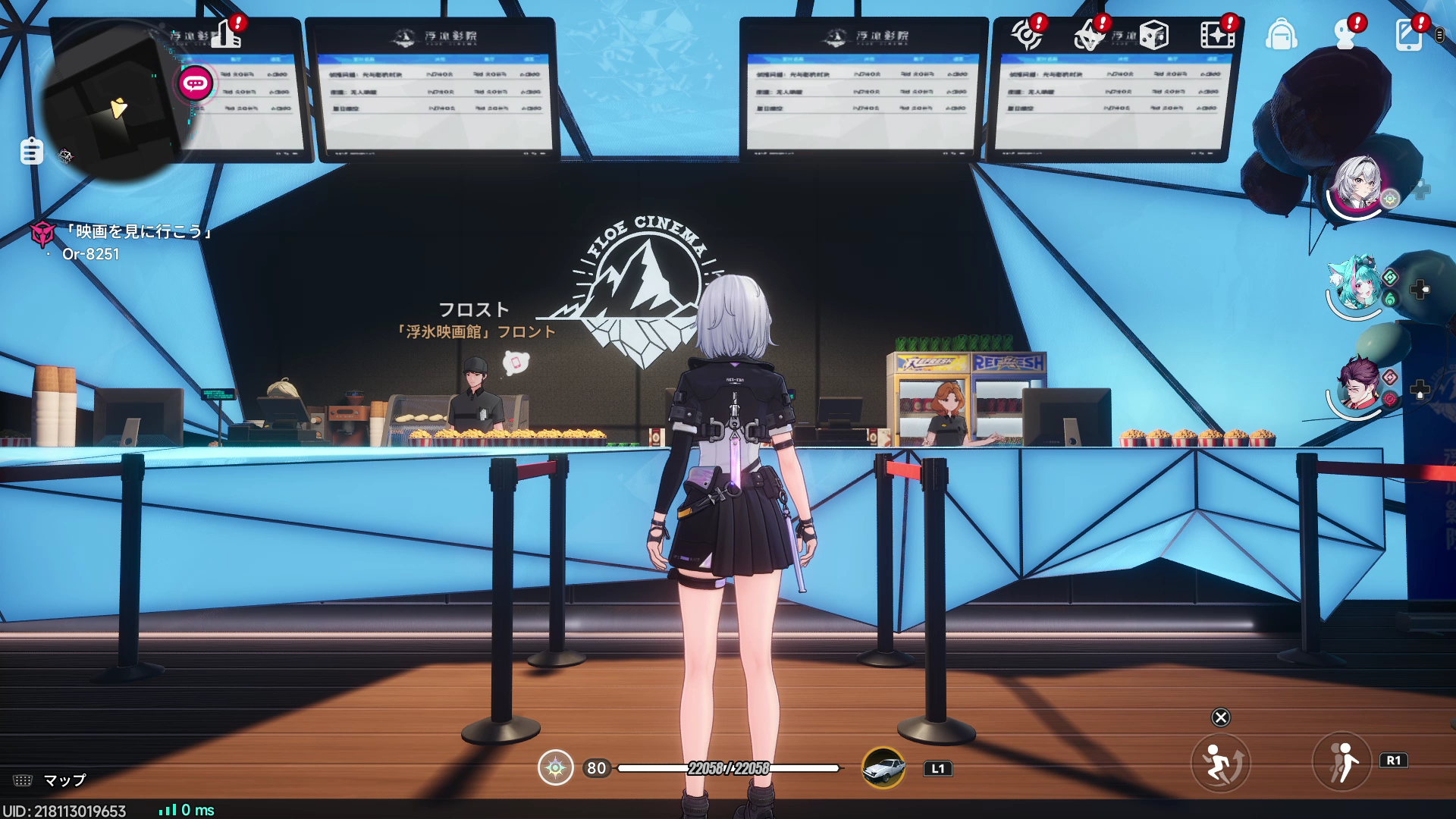This screenshot has height=819, width=1456.
Task: Expand the hamburger menu beside the phone icon
Action: click(1440, 36)
